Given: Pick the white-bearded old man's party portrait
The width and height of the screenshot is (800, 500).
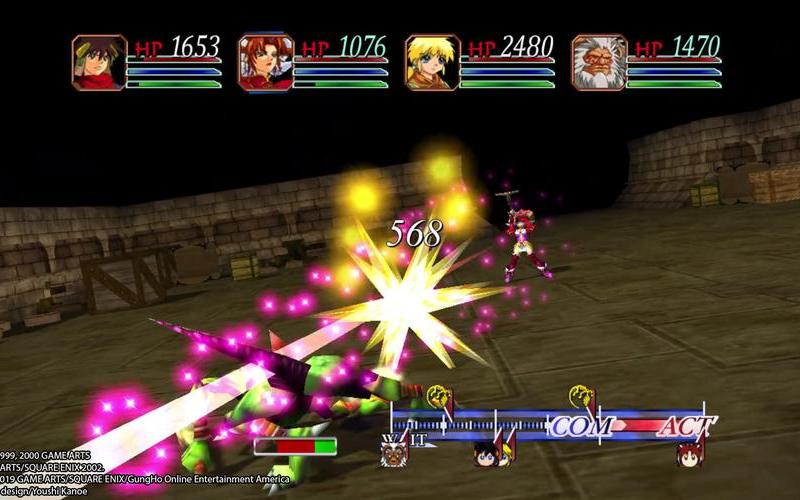Looking at the screenshot, I should pos(598,63).
